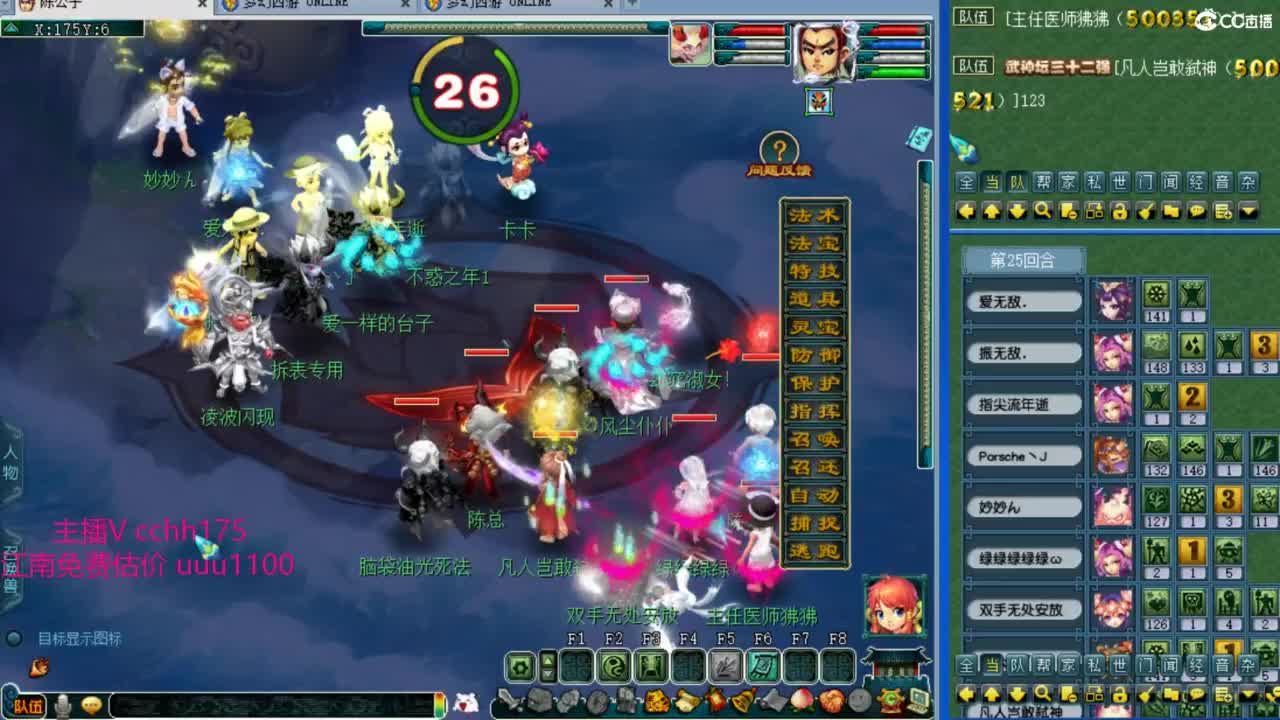Screen dimensions: 1280x720
Task: Open the yellow dropdown arrow in chat toolbar
Action: click(1248, 210)
